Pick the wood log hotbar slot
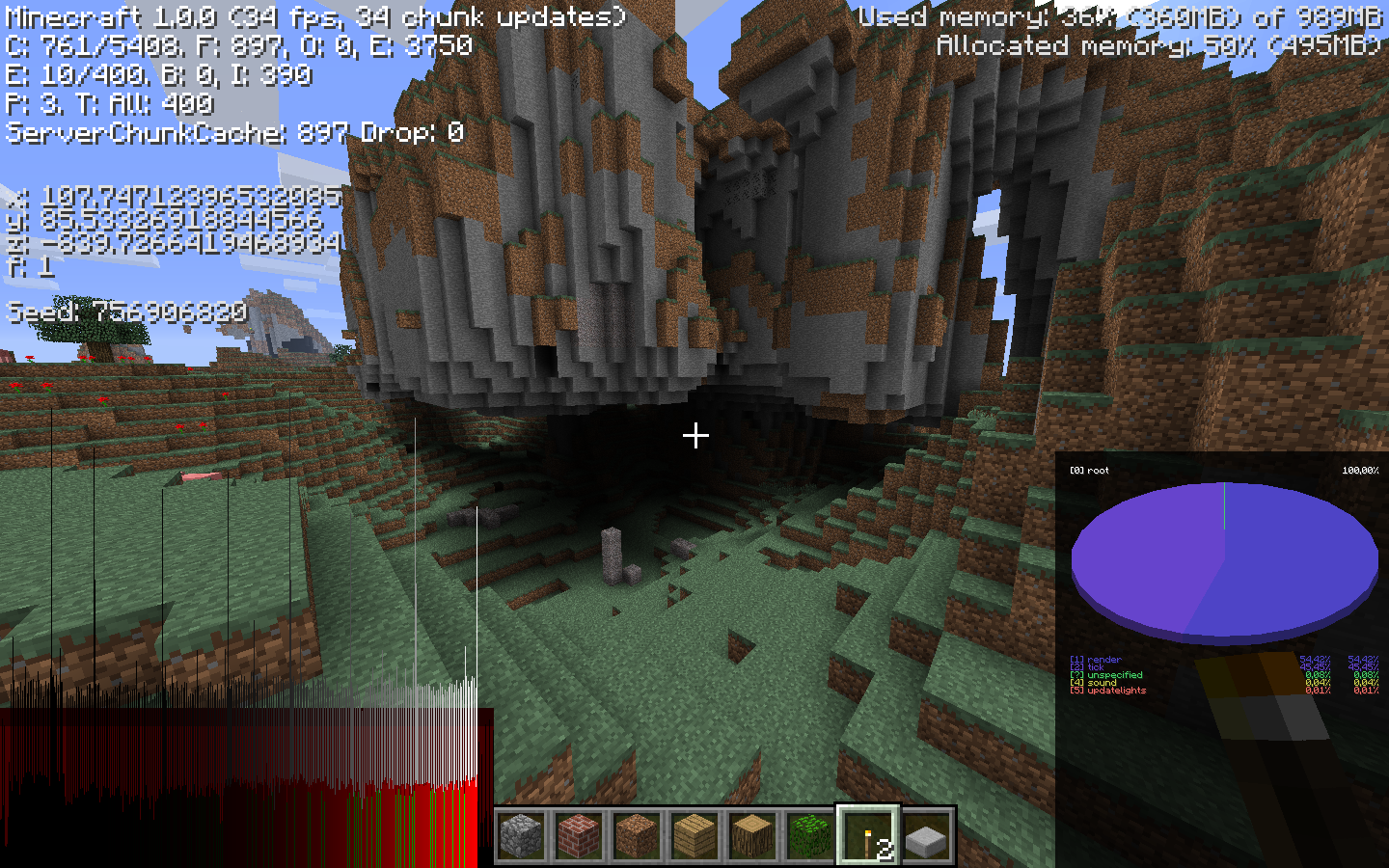Viewport: 1389px width, 868px height. click(753, 835)
